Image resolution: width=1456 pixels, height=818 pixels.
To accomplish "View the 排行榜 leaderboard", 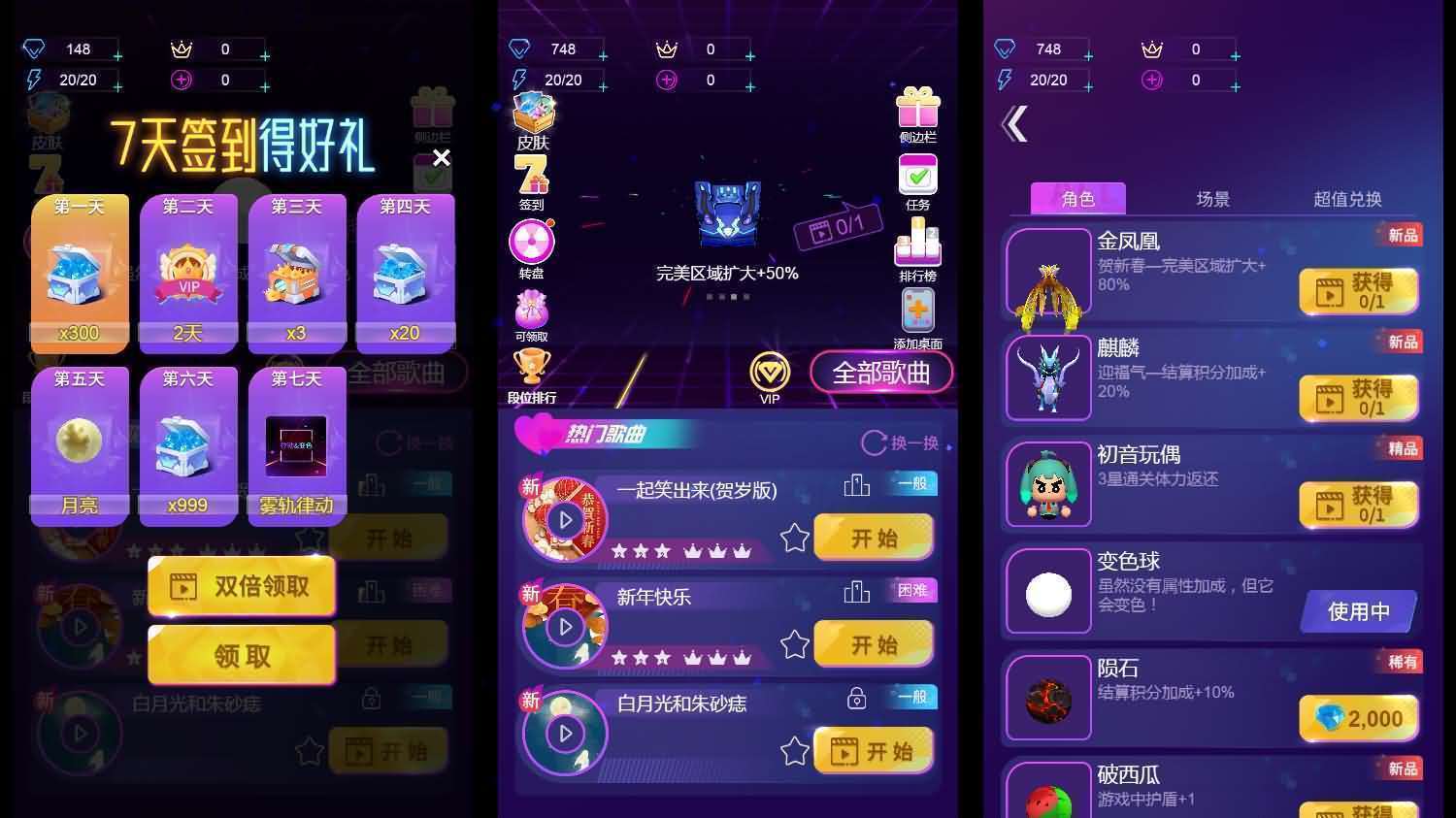I will click(916, 247).
